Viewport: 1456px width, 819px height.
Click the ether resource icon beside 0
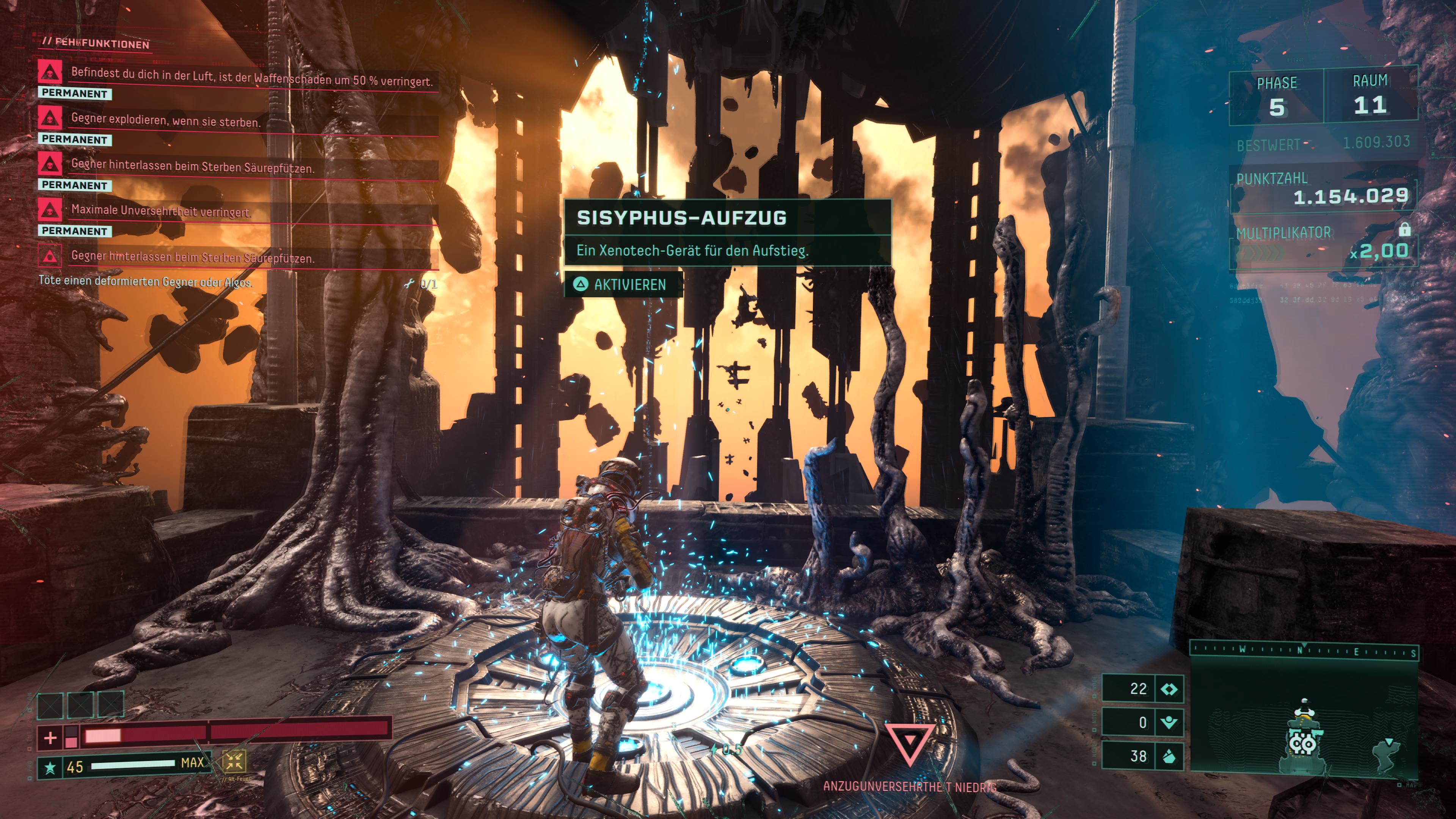pyautogui.click(x=1168, y=722)
